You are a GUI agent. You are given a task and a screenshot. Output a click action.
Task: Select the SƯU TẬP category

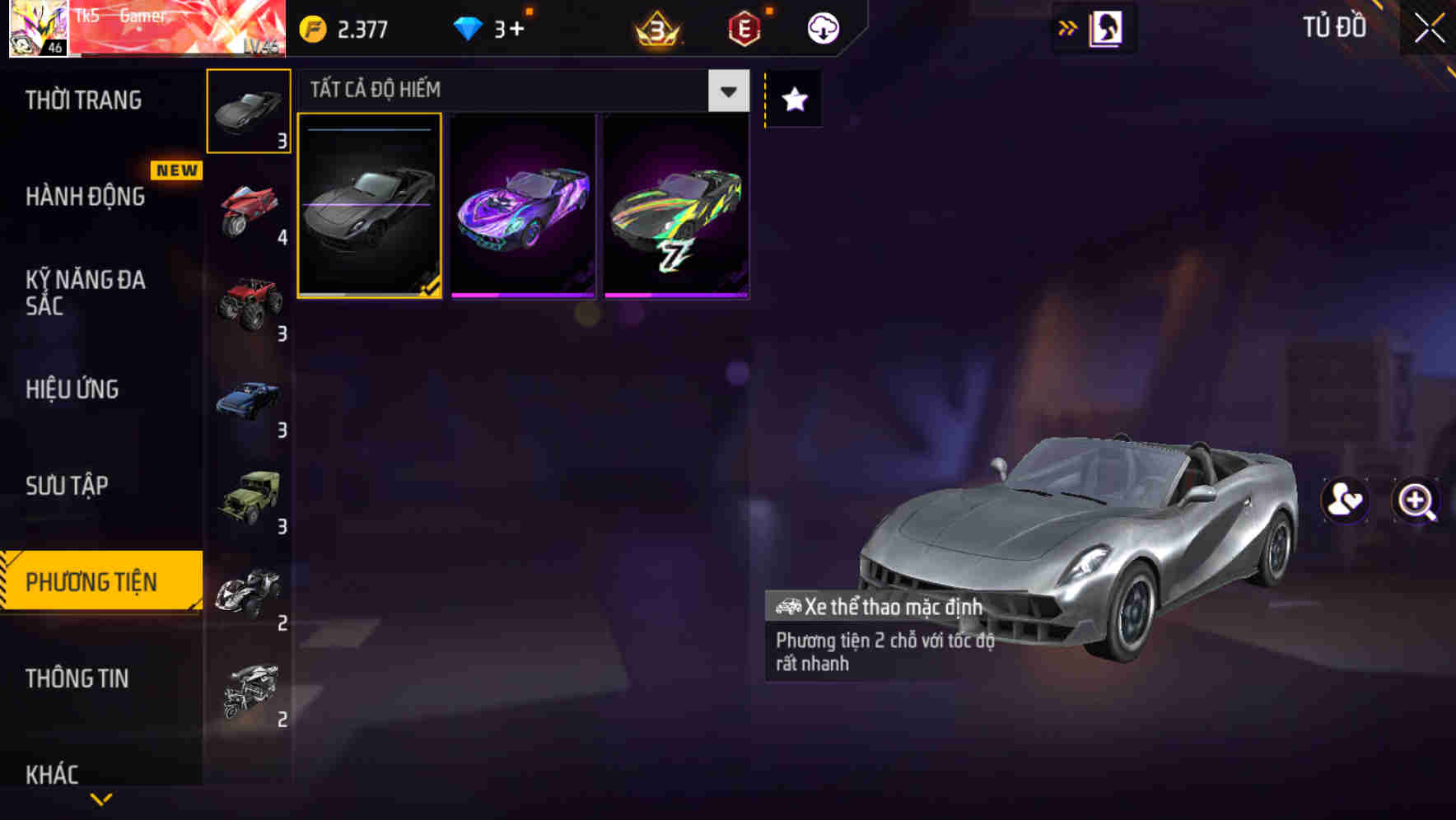pos(69,486)
